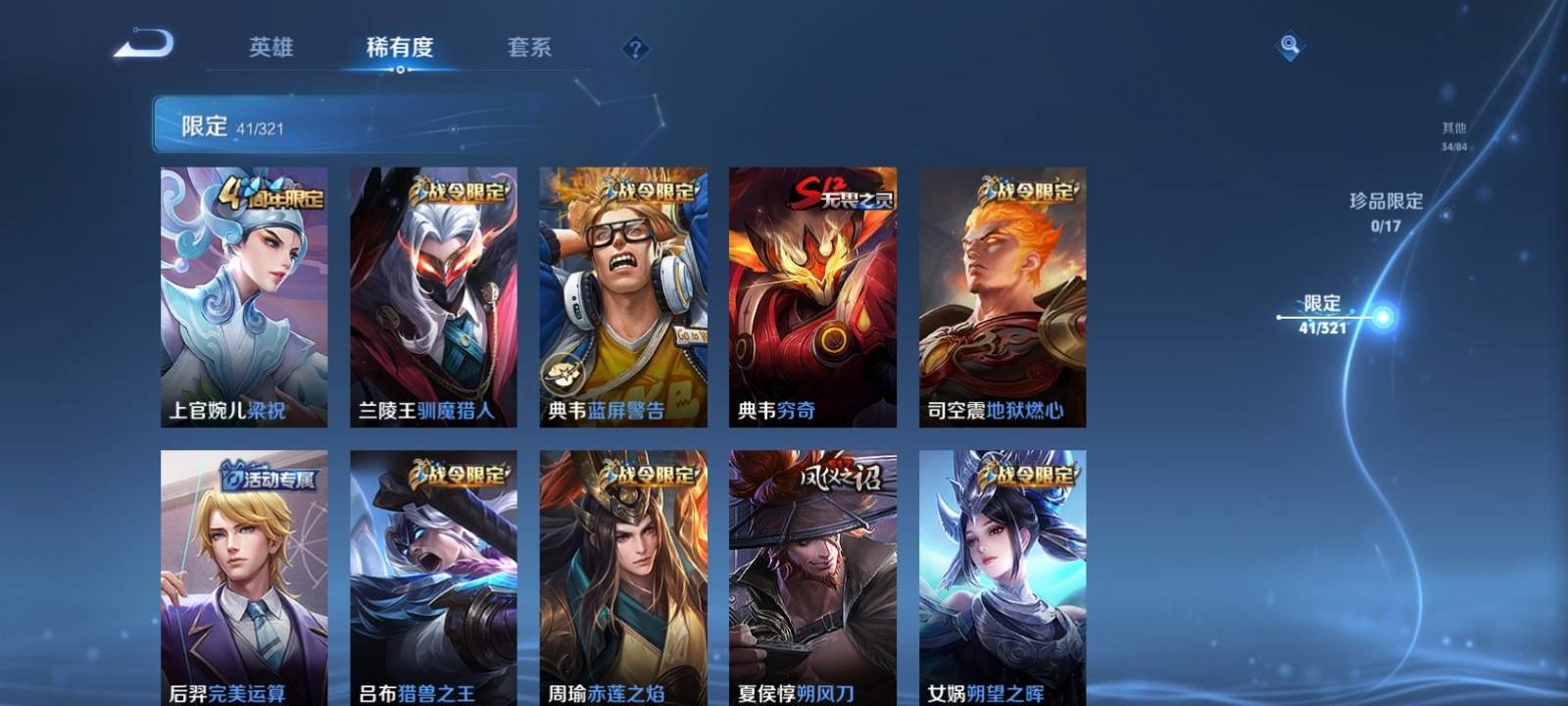
Task: View 夏侯惇 朔风刀 skin card
Action: click(812, 578)
